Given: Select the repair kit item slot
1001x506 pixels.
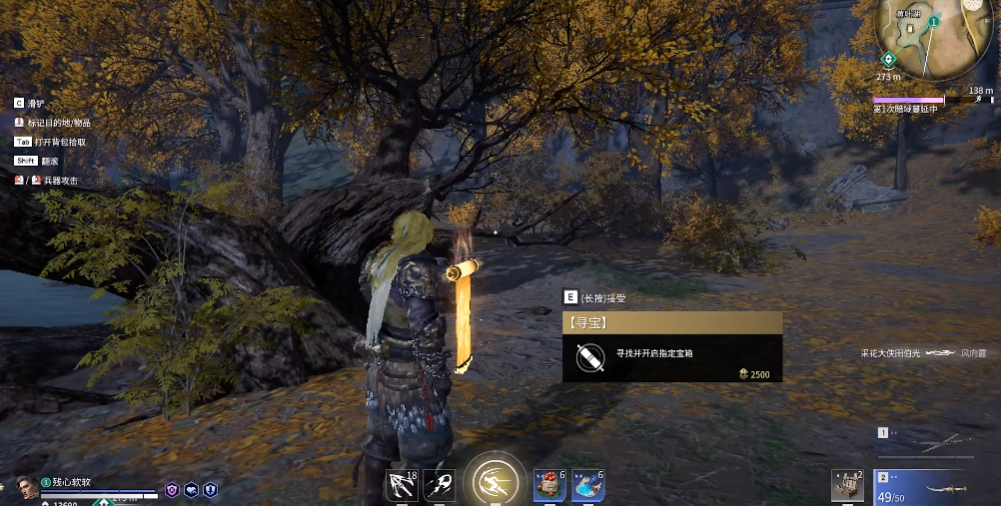Looking at the screenshot, I should [848, 486].
